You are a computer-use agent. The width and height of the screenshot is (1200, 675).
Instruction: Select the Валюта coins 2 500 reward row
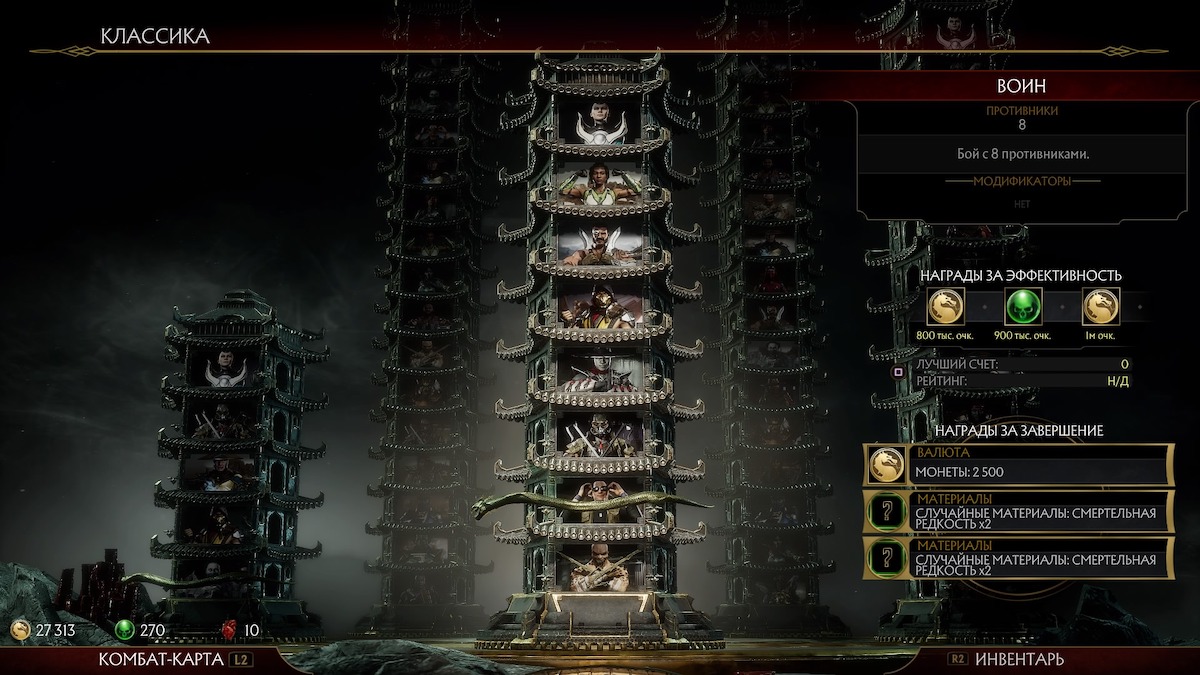coord(1019,465)
